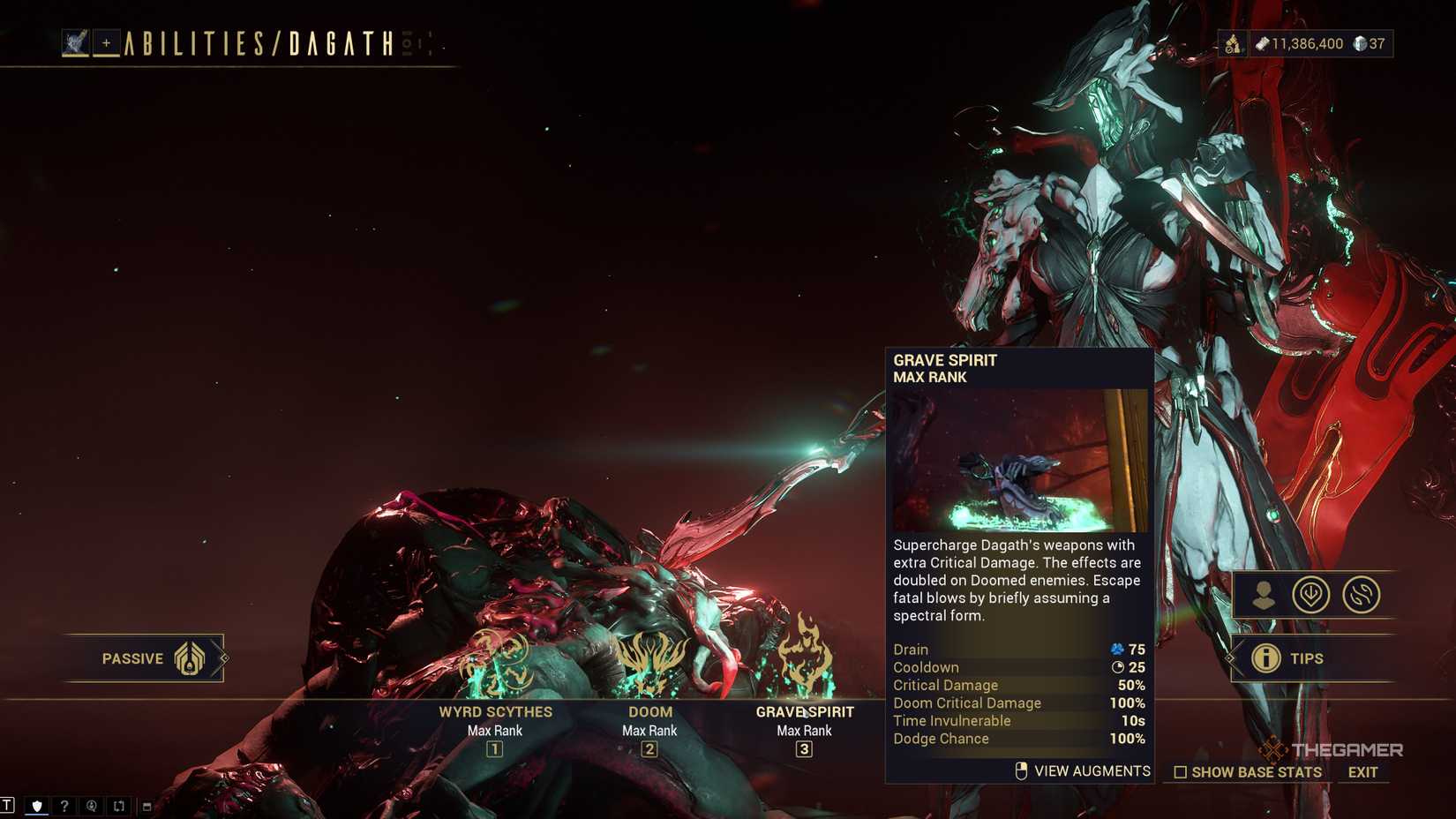This screenshot has width=1456, height=819.
Task: Click the shield icon in bottom toolbar
Action: click(36, 804)
